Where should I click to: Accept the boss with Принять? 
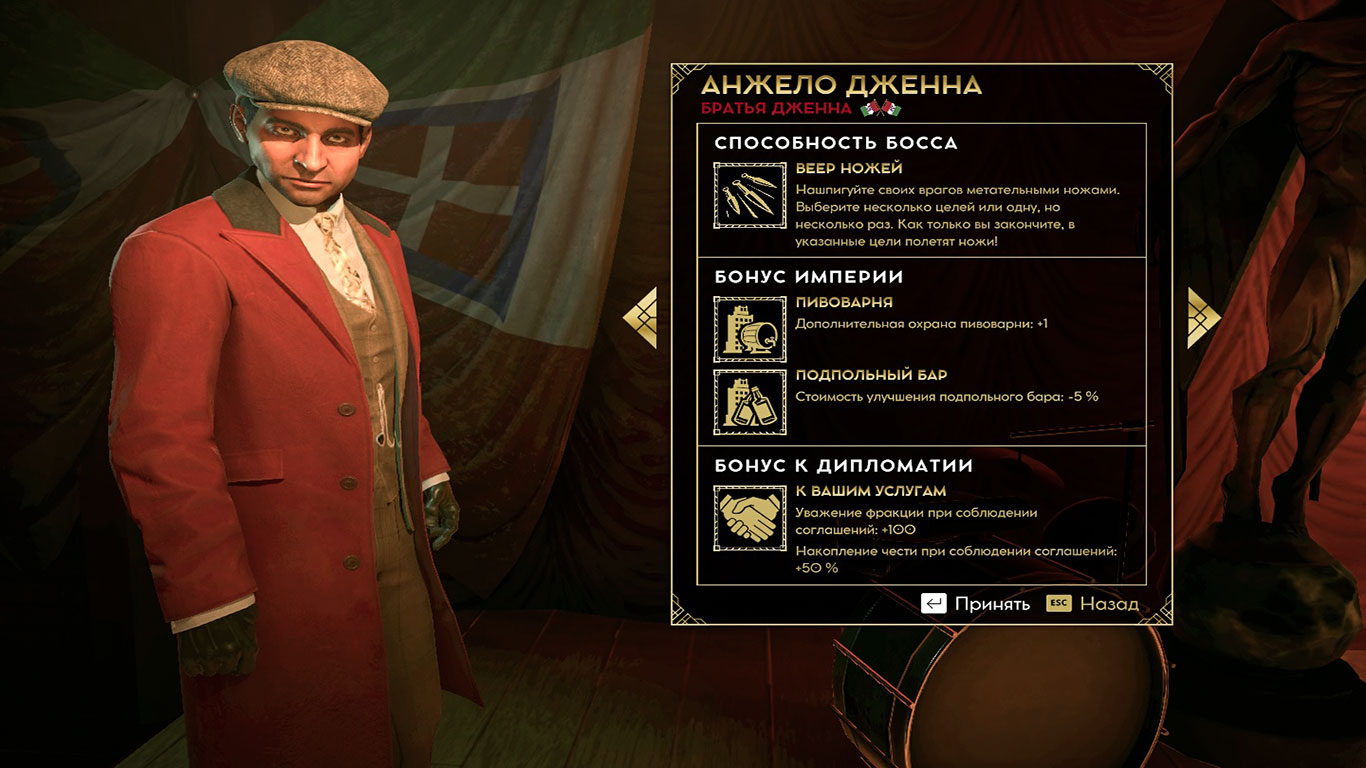976,604
